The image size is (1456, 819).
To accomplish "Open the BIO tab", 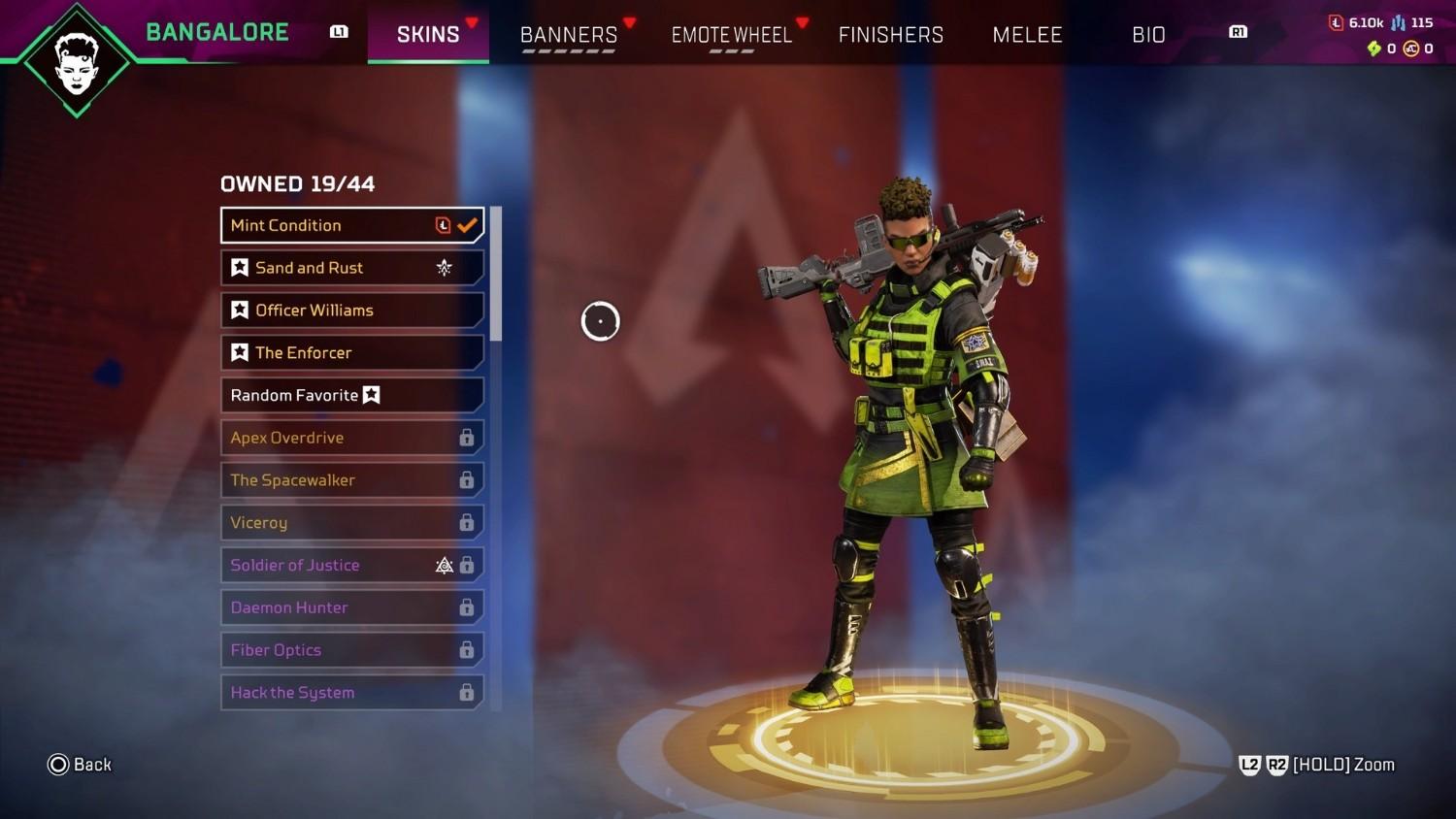I will click(1147, 35).
